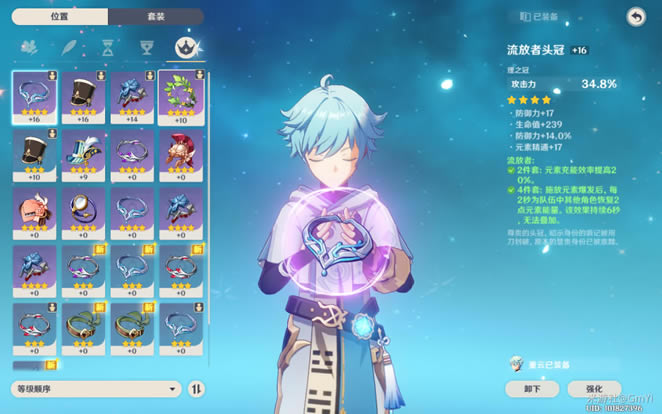Select the 位置 tab
Viewport: 662px width, 414px height.
(x=60, y=17)
